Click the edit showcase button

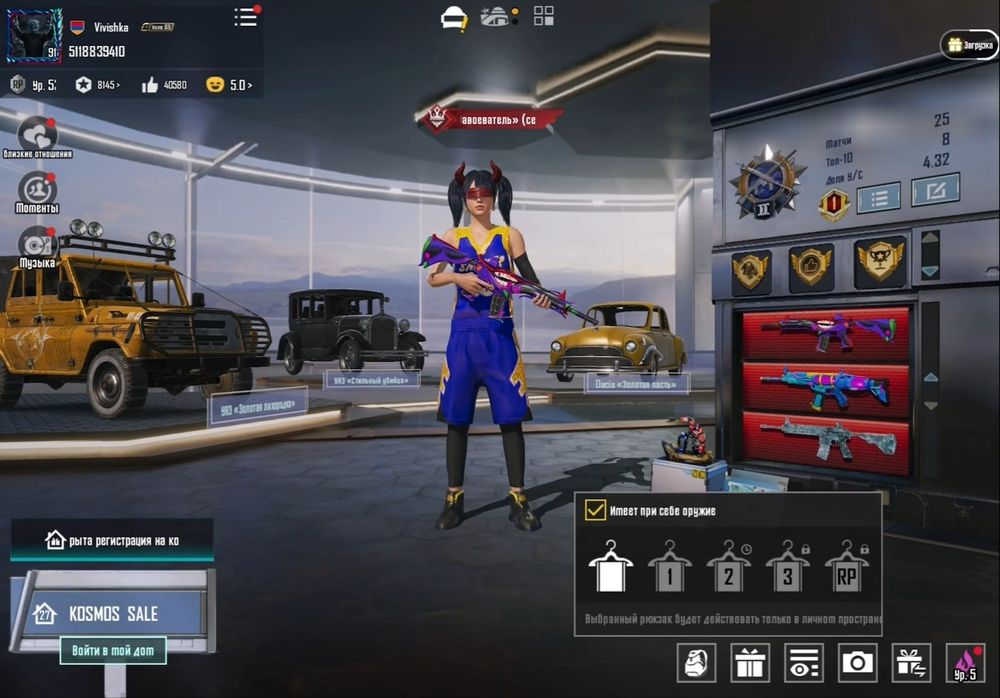[x=935, y=189]
